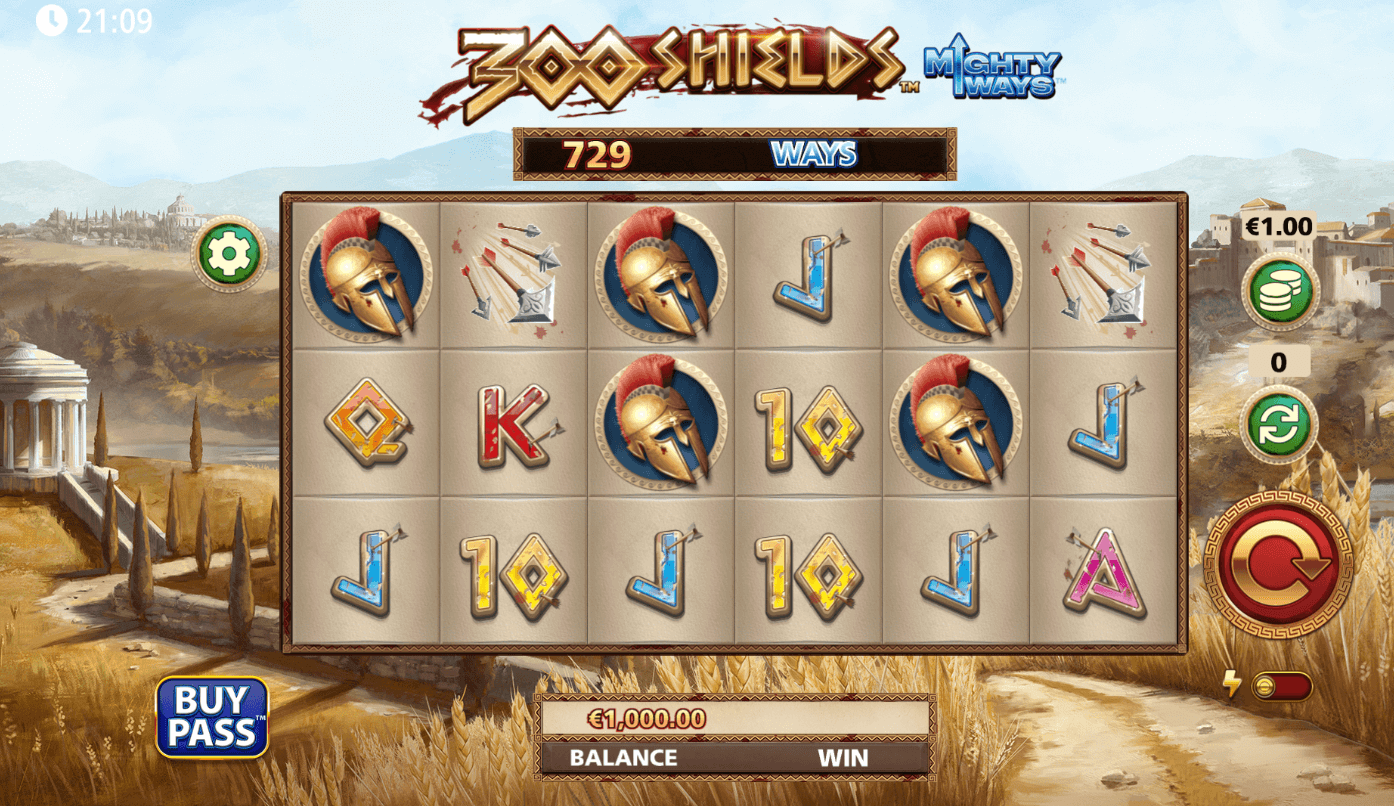Open the green gear settings menu
Viewport: 1394px width, 806px height.
pyautogui.click(x=229, y=254)
